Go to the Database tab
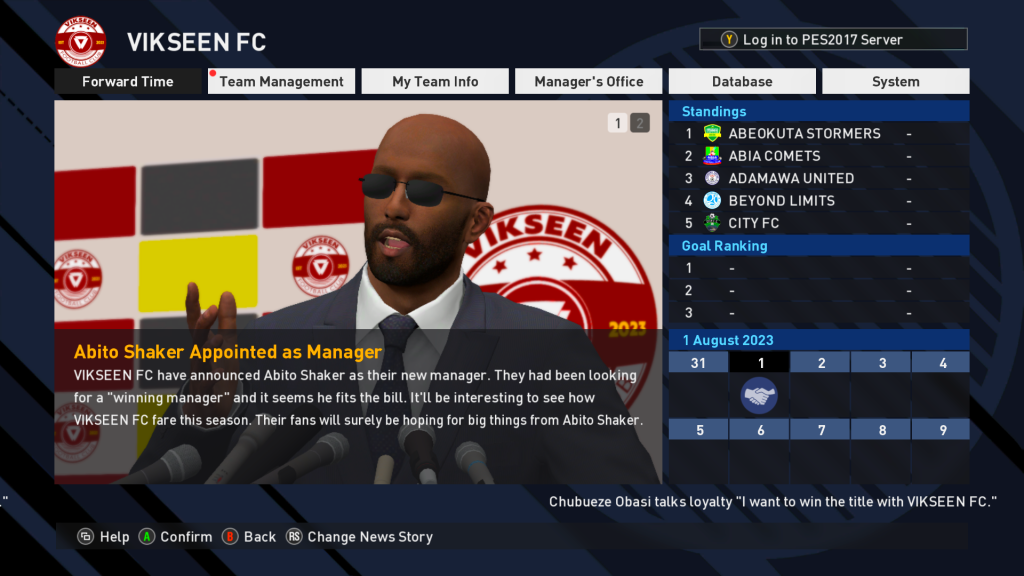Viewport: 1024px width, 576px height. 742,82
